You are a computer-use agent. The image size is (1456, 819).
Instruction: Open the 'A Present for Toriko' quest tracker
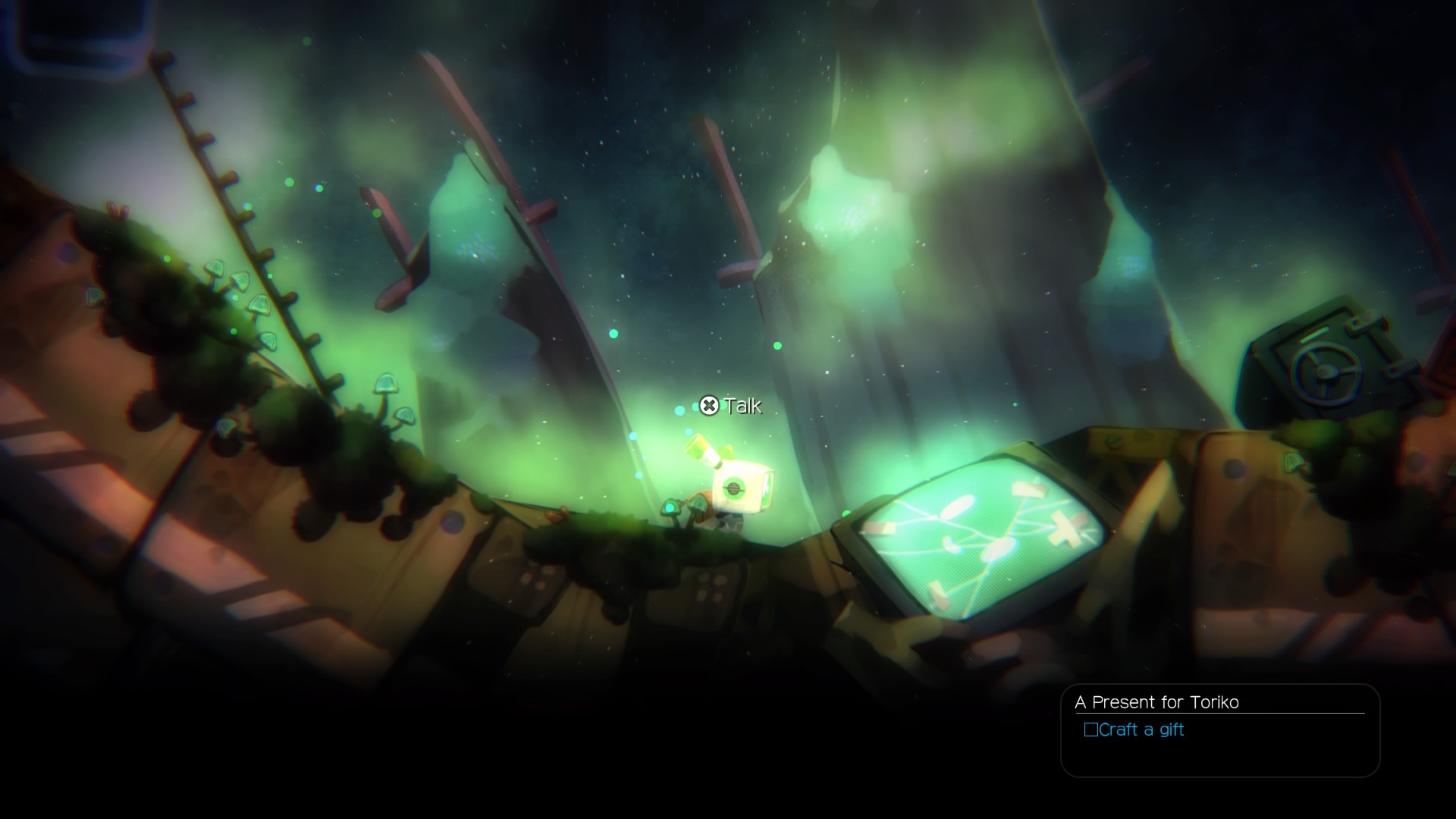[1156, 702]
